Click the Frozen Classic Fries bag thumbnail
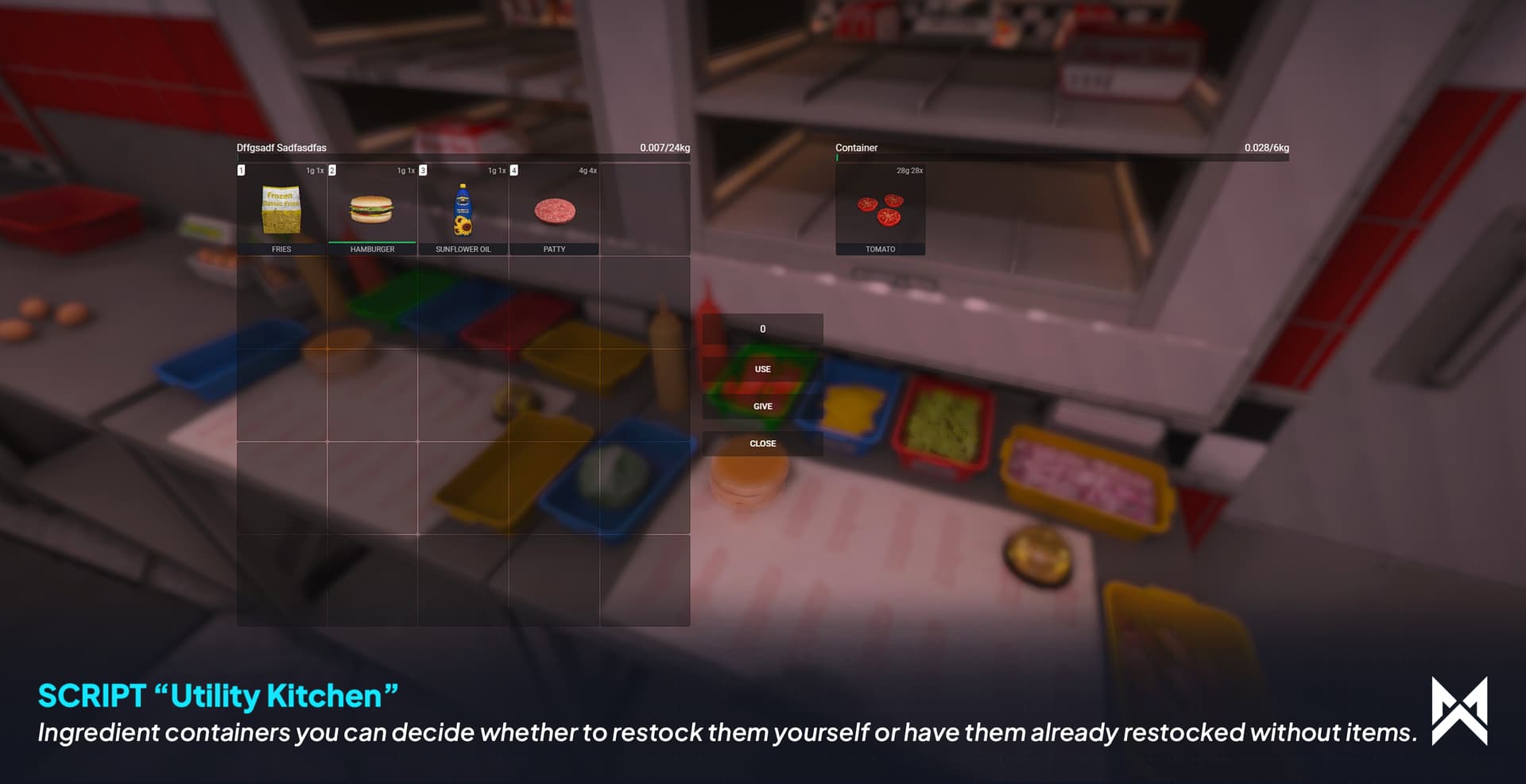The width and height of the screenshot is (1526, 784). (x=282, y=209)
